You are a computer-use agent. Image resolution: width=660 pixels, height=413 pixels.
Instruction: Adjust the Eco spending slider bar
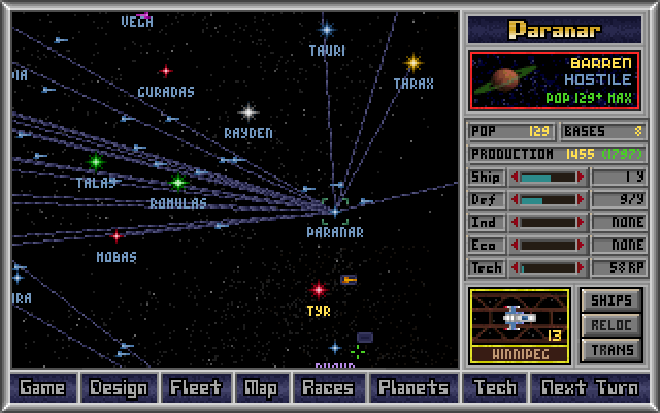point(549,245)
